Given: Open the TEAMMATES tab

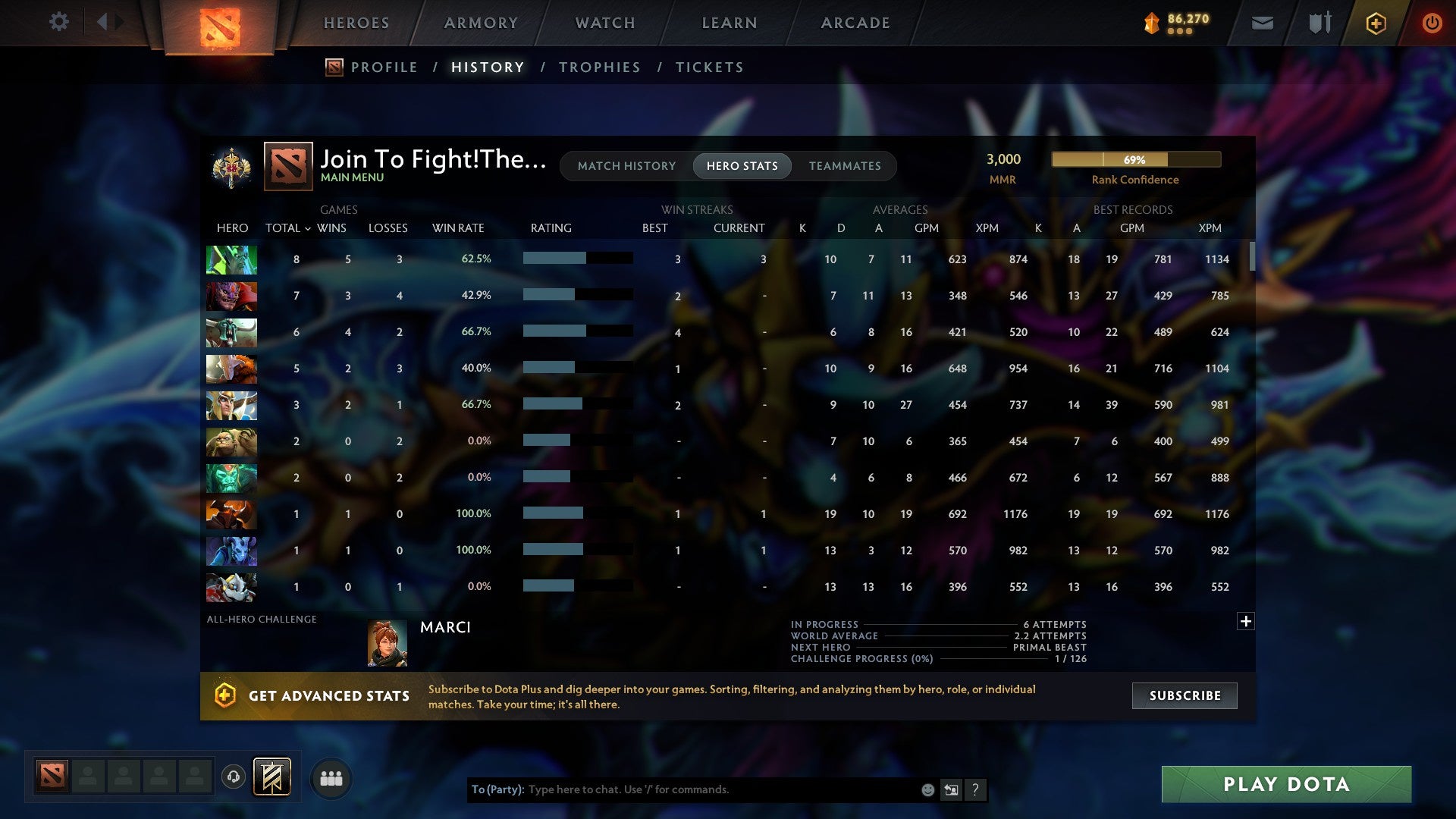Looking at the screenshot, I should tap(845, 165).
